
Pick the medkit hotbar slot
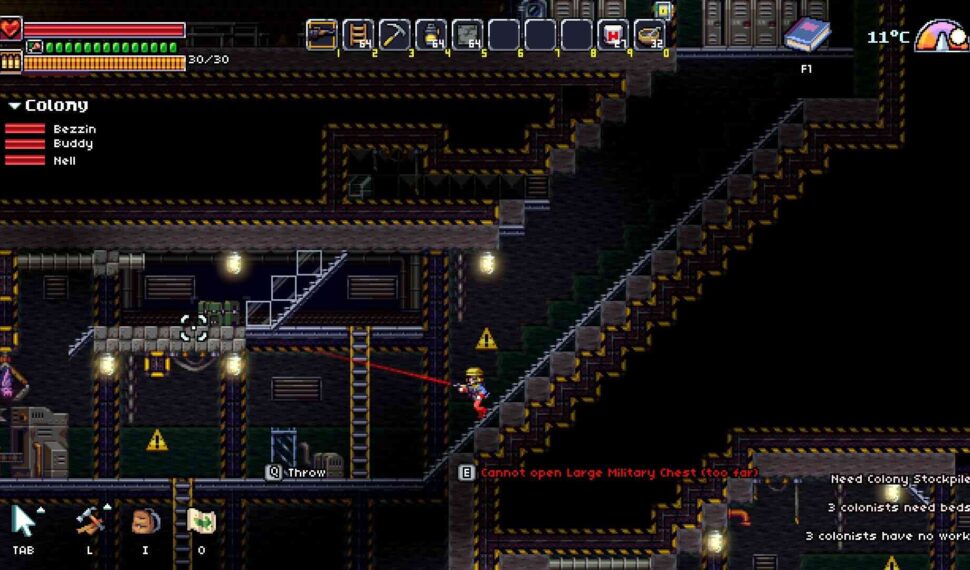click(612, 35)
